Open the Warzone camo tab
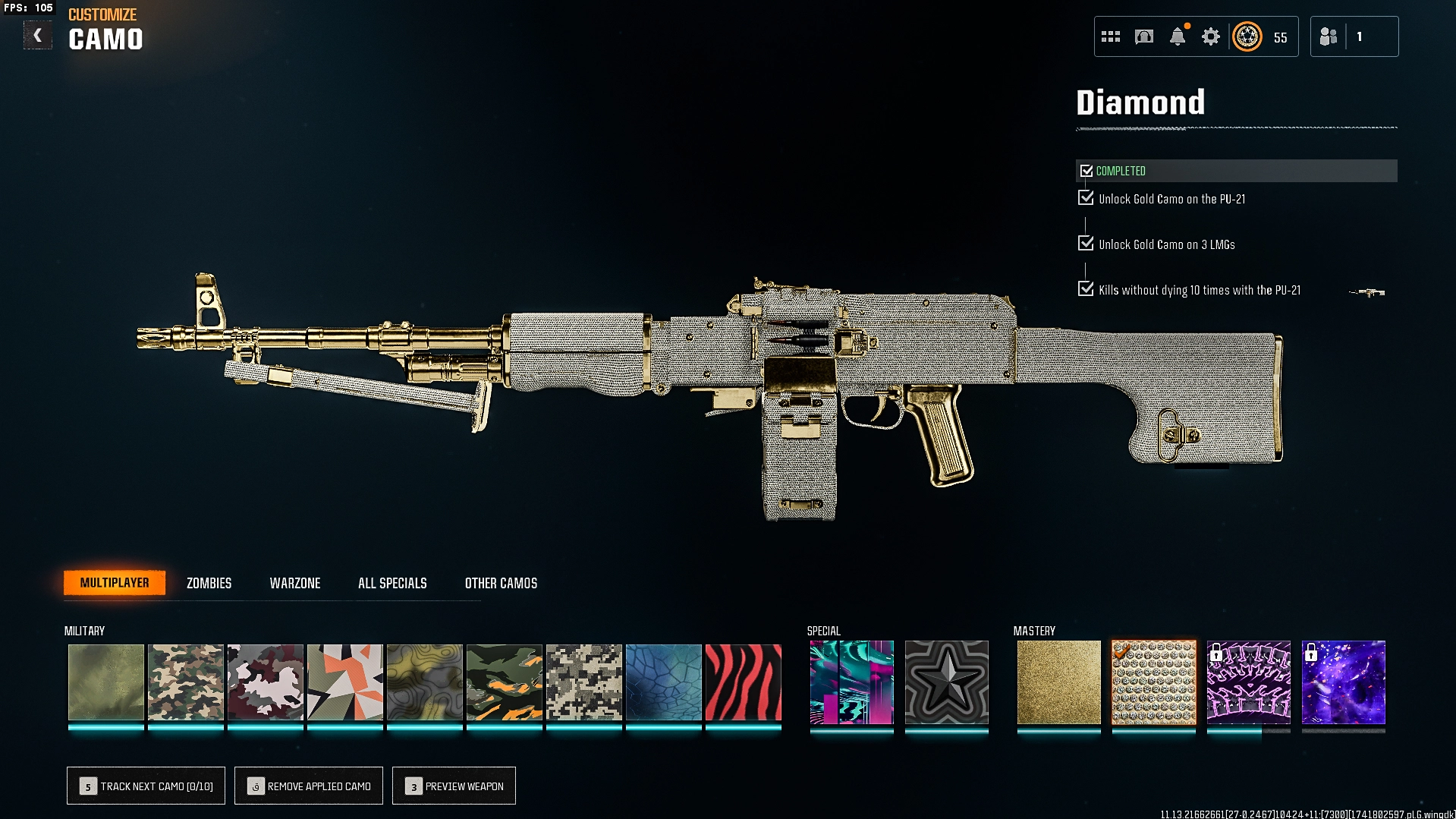Image resolution: width=1456 pixels, height=819 pixels. click(x=295, y=583)
